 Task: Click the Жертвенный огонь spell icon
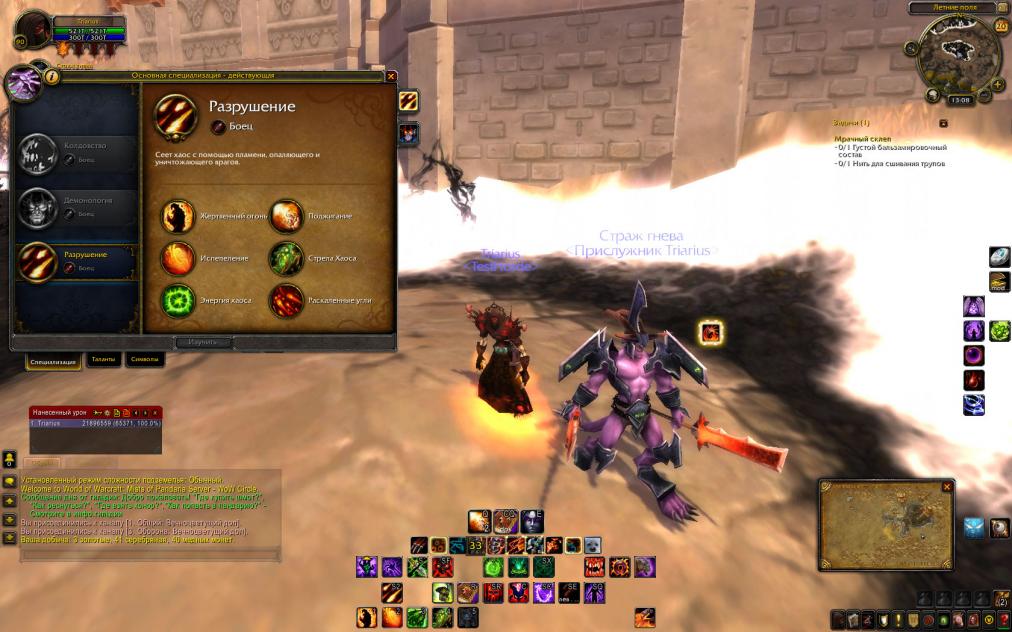(x=179, y=216)
